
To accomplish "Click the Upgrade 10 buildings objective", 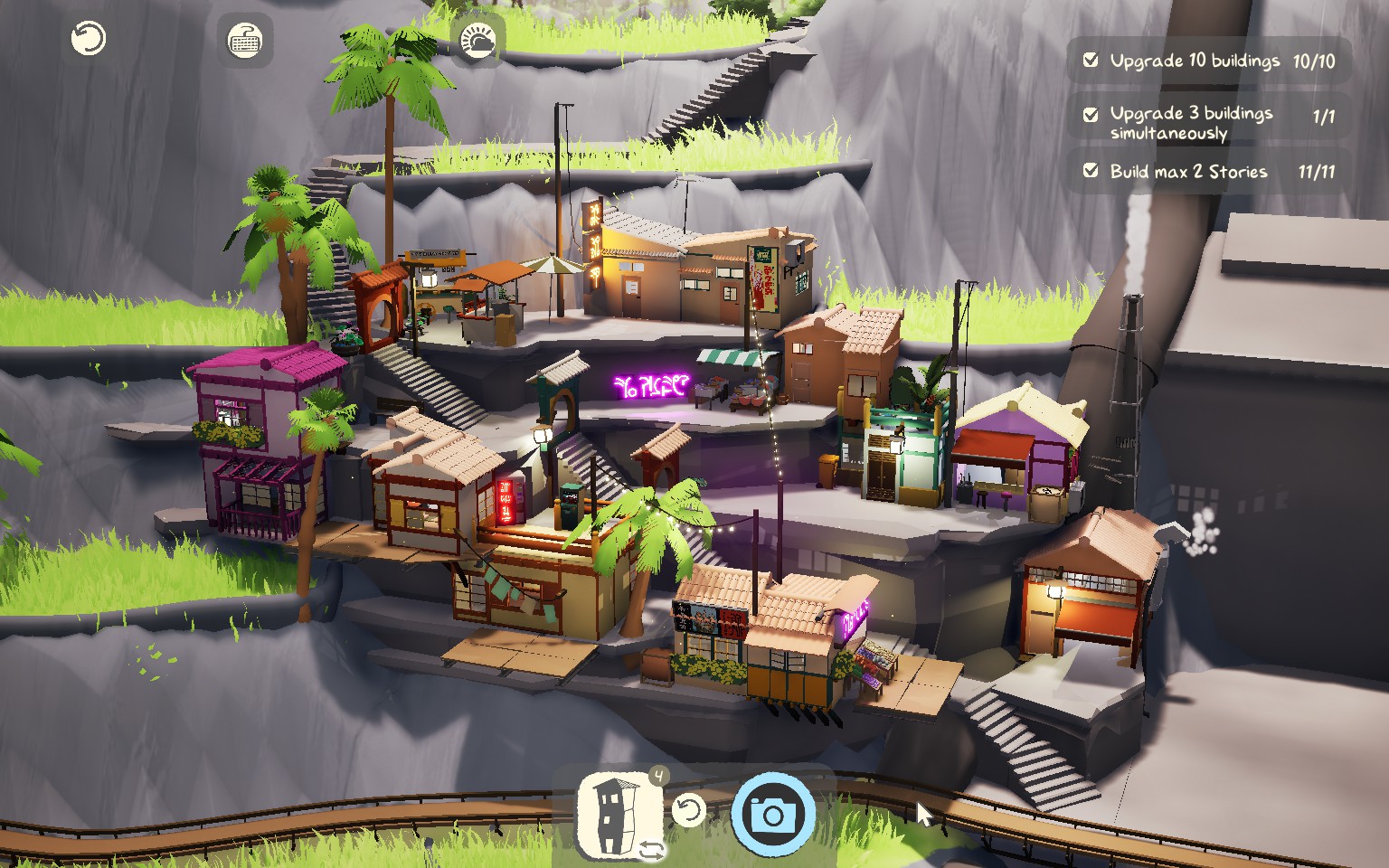I will tap(1208, 61).
